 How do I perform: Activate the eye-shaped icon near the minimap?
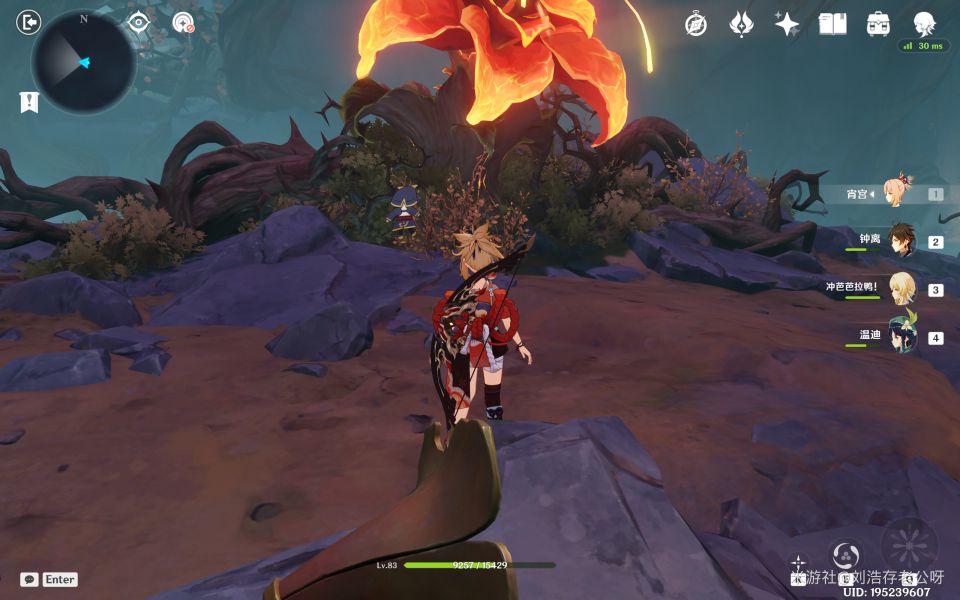(139, 23)
